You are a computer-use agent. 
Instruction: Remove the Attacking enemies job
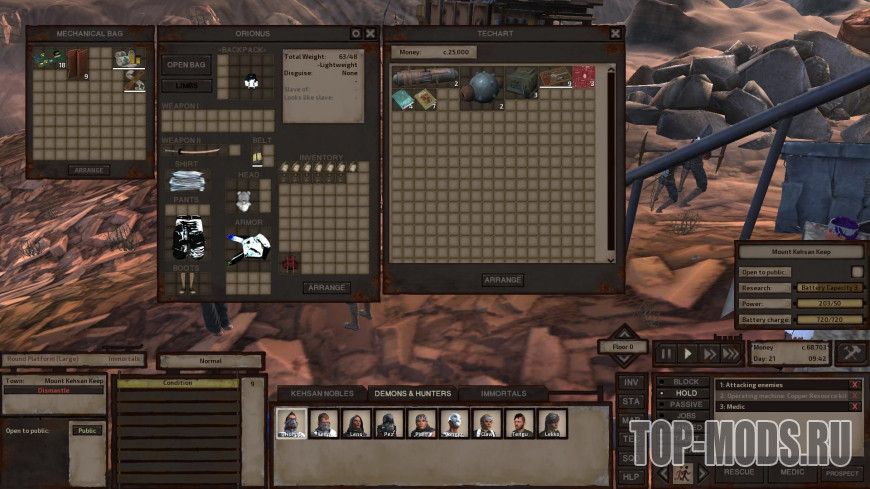(x=855, y=384)
